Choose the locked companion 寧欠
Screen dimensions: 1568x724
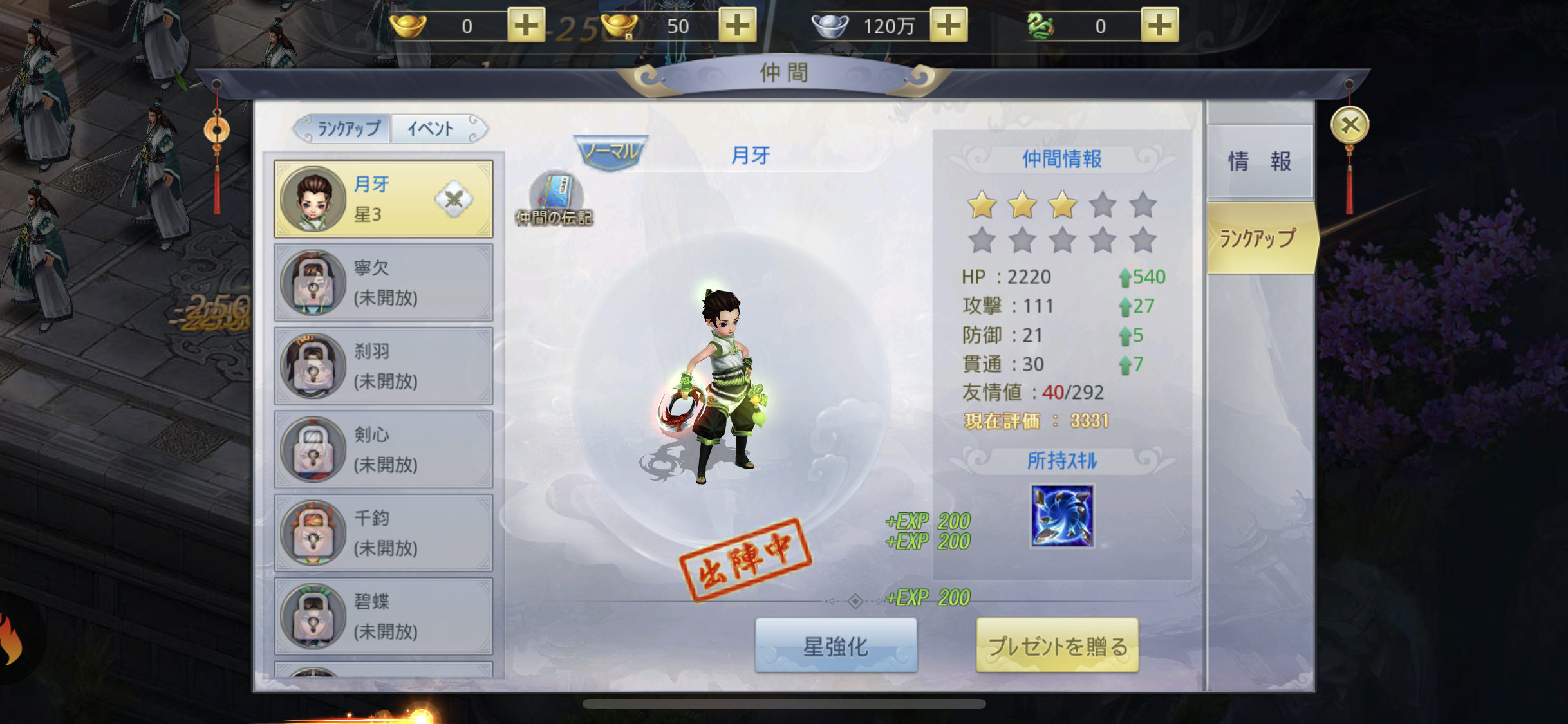[384, 283]
